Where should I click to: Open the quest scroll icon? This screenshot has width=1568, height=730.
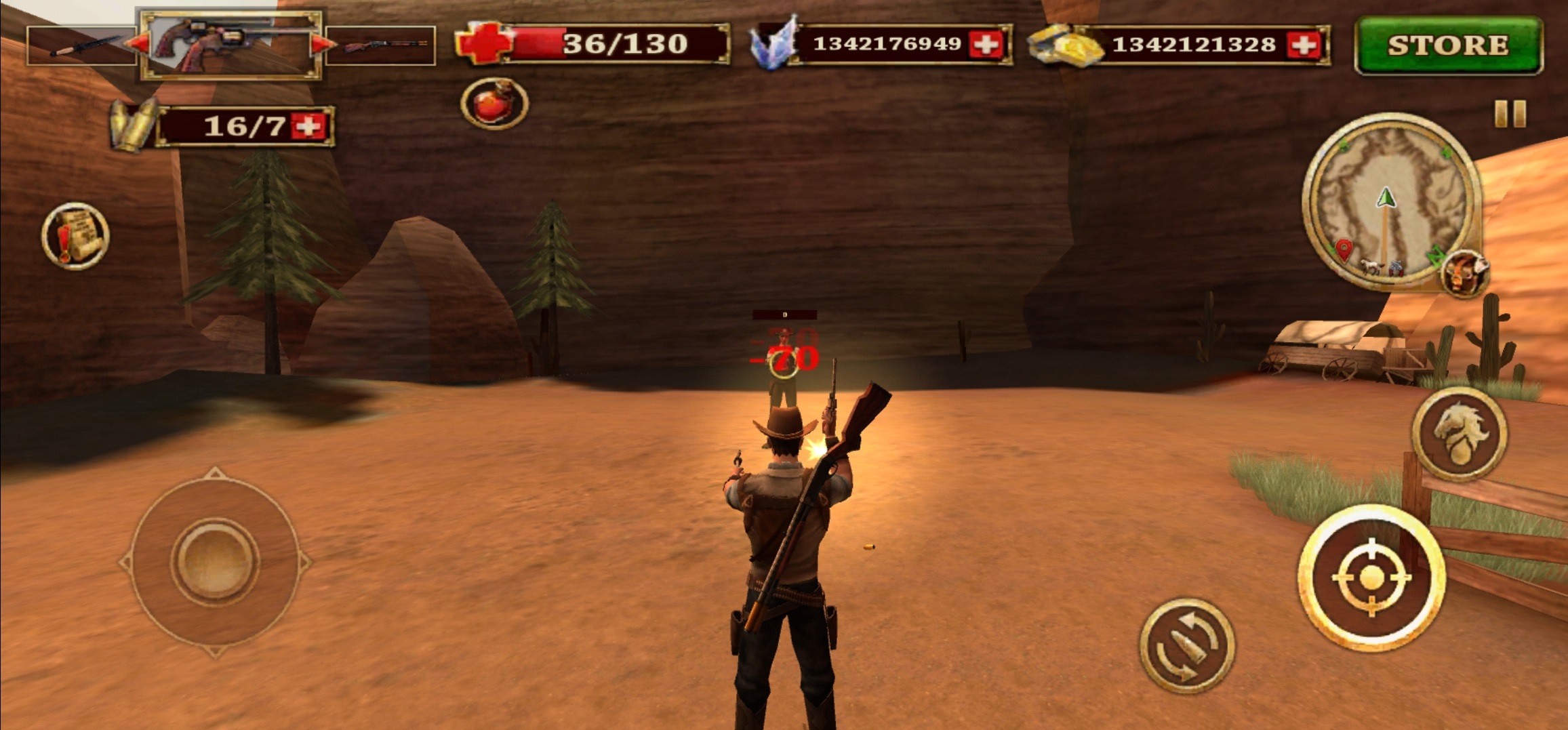(75, 236)
